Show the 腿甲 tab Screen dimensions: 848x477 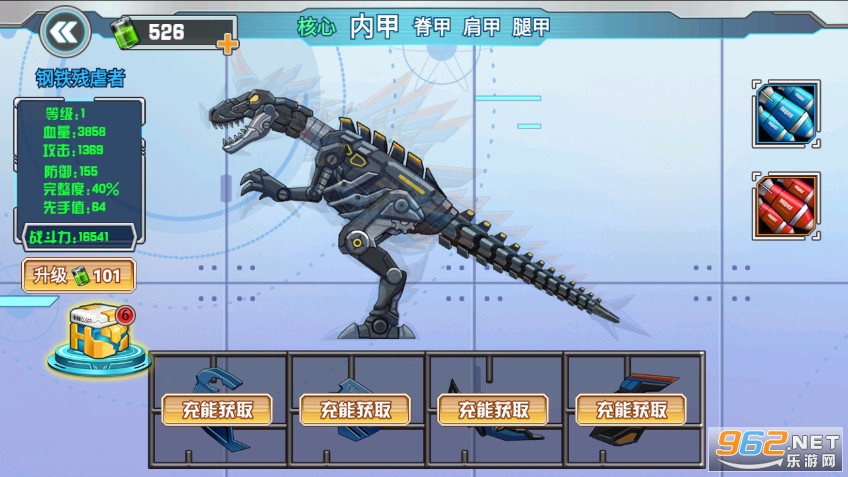click(531, 28)
